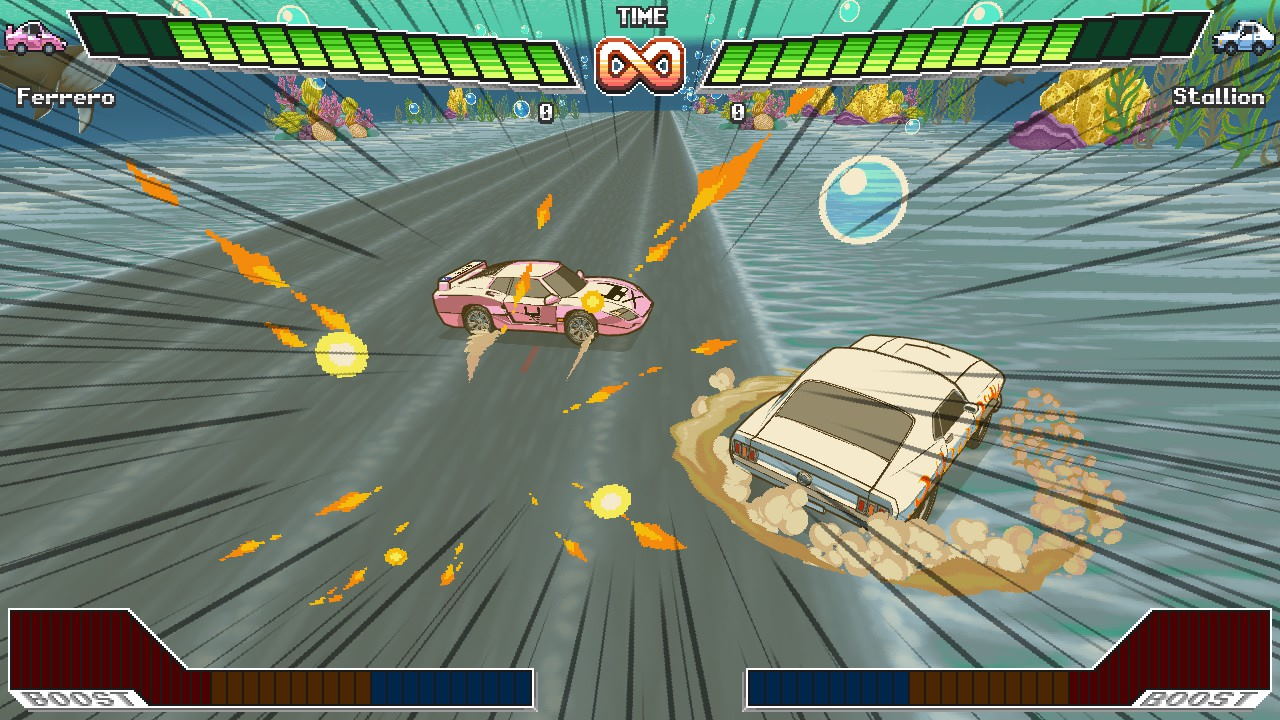Click Ferrero's score counter showing 0
The image size is (1280, 720).
click(x=545, y=110)
